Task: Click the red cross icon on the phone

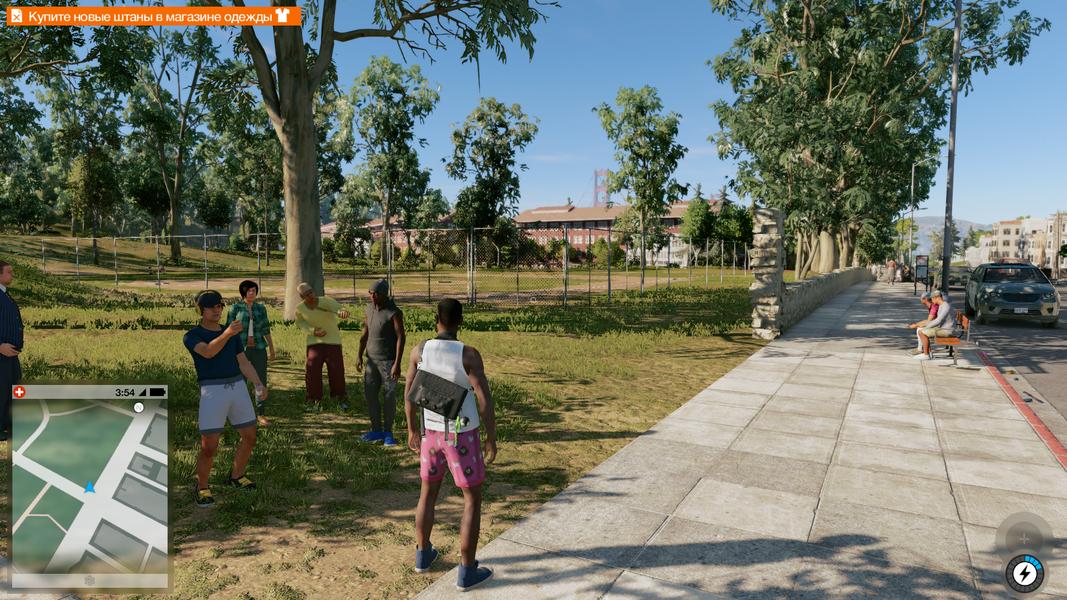Action: 19,392
